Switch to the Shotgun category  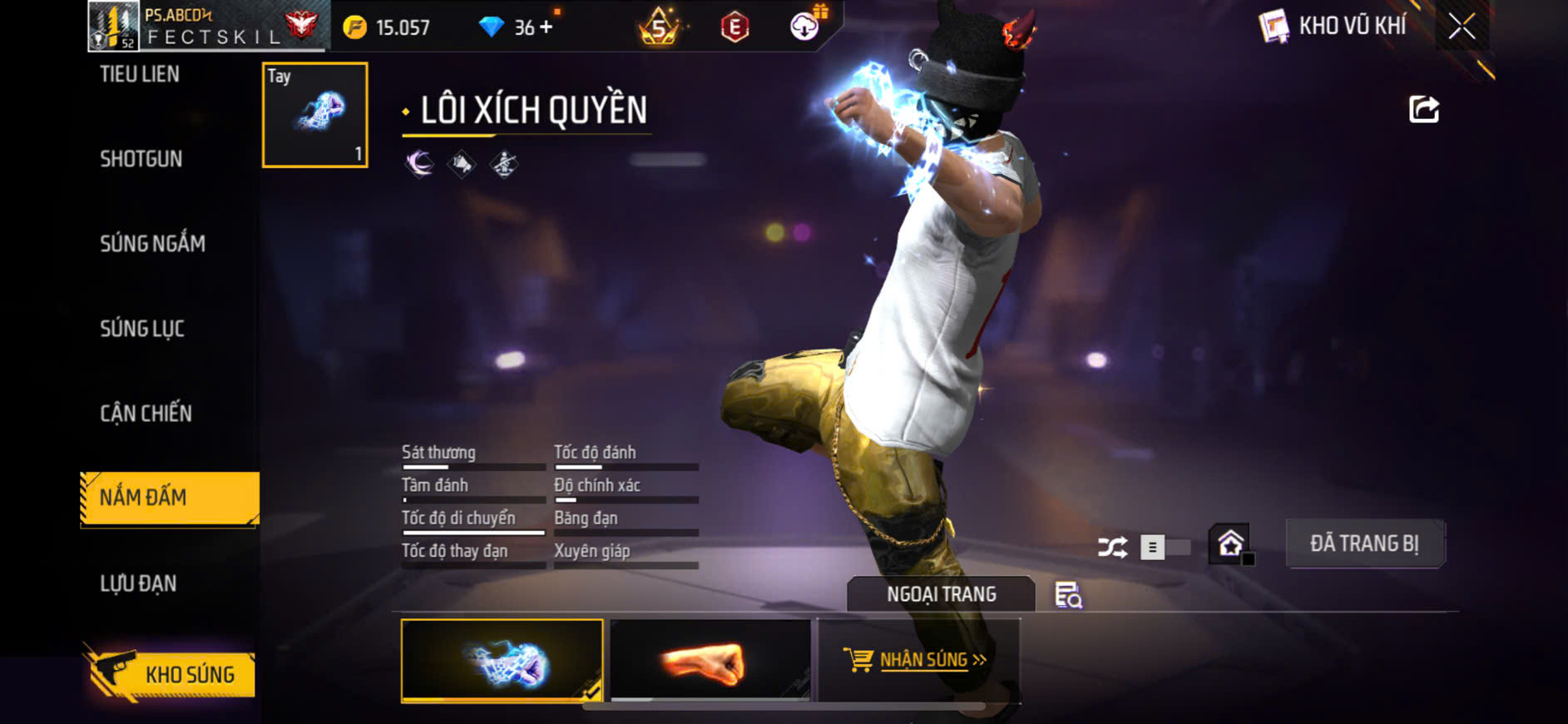(141, 159)
